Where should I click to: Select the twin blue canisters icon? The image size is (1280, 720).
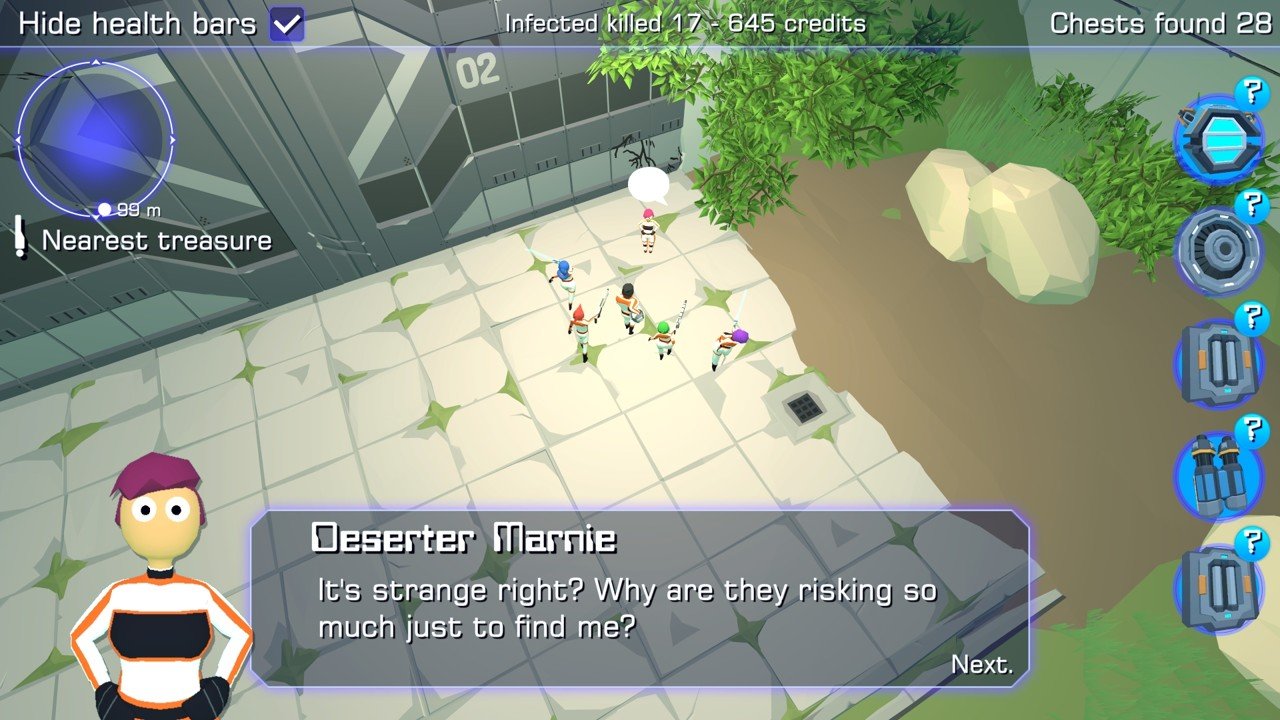tap(1217, 476)
